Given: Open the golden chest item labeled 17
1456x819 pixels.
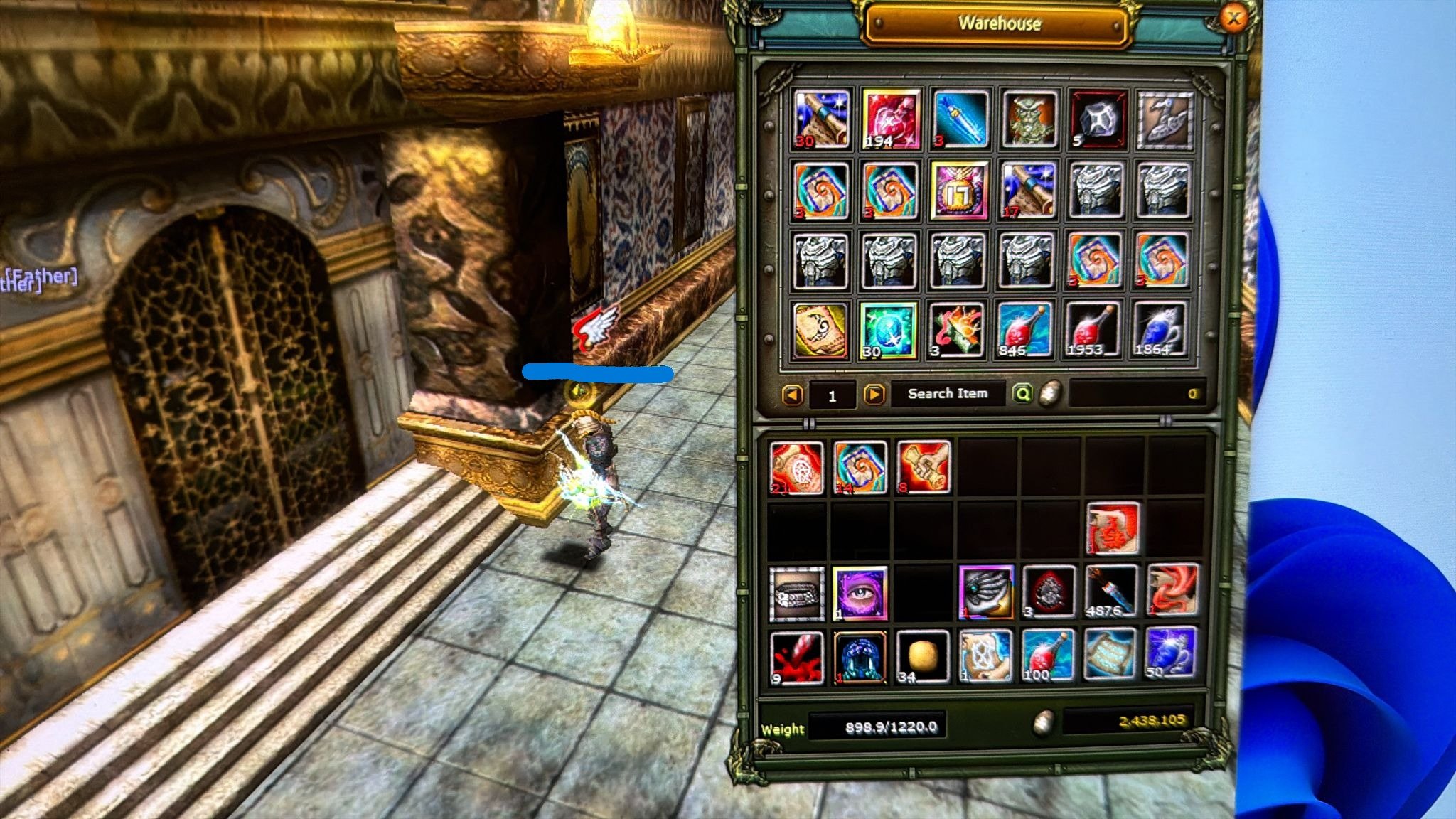Looking at the screenshot, I should click(x=958, y=192).
